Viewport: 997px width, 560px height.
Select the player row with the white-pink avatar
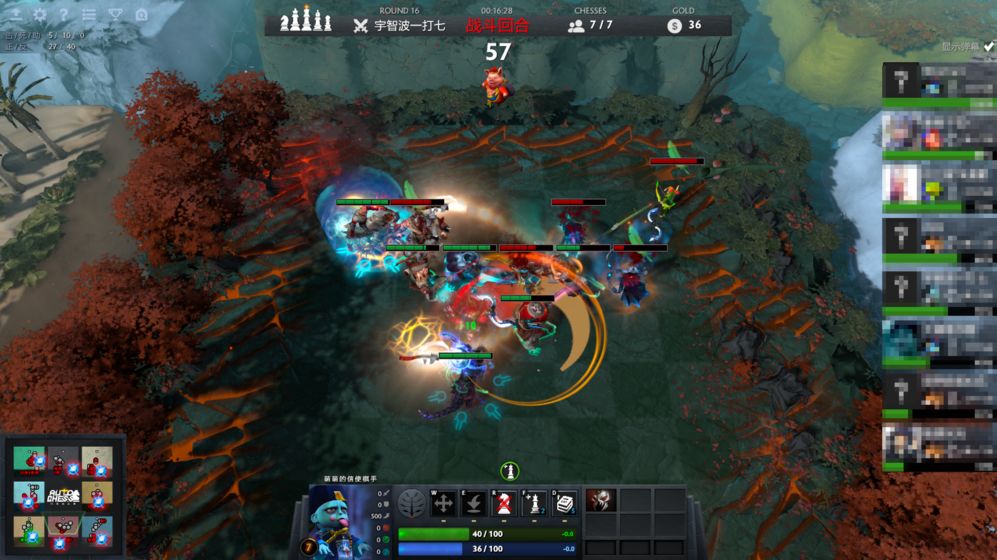tap(938, 187)
